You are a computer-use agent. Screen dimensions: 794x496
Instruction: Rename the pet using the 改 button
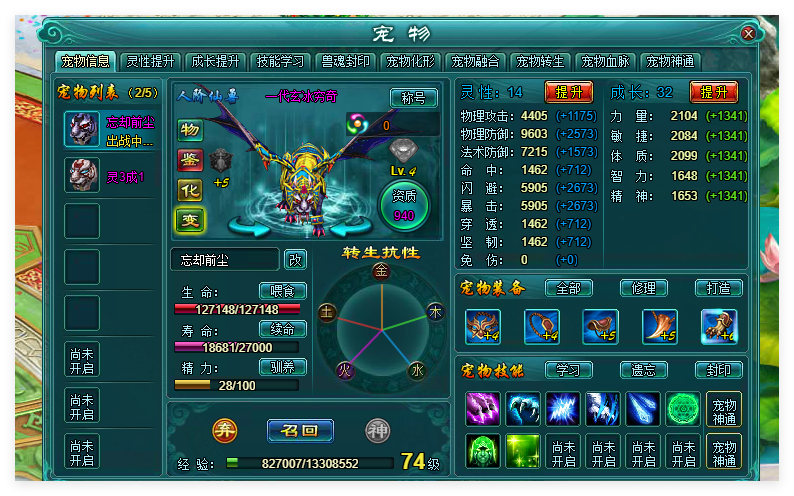(x=295, y=260)
